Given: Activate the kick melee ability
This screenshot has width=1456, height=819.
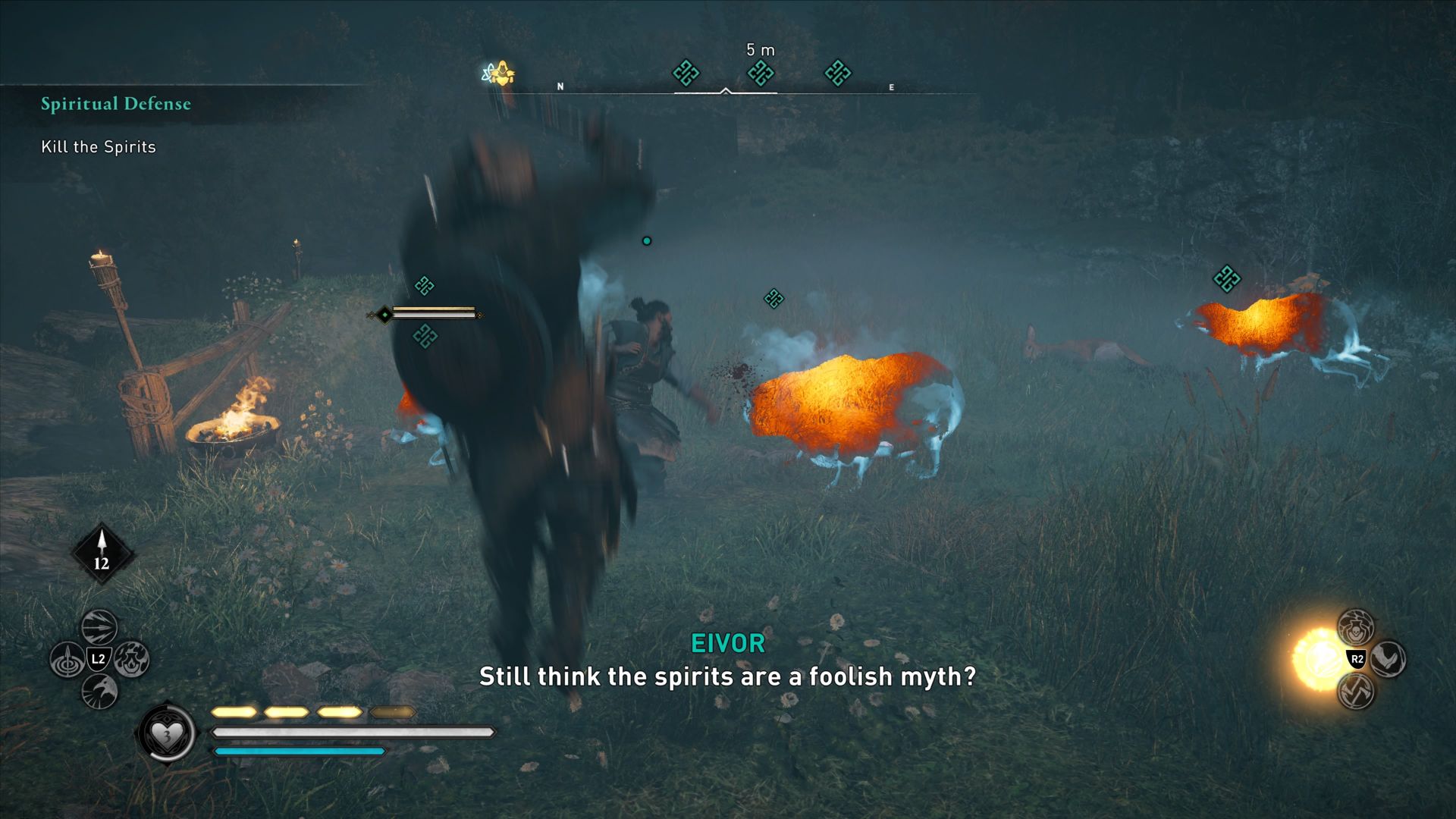Looking at the screenshot, I should coord(1389,658).
